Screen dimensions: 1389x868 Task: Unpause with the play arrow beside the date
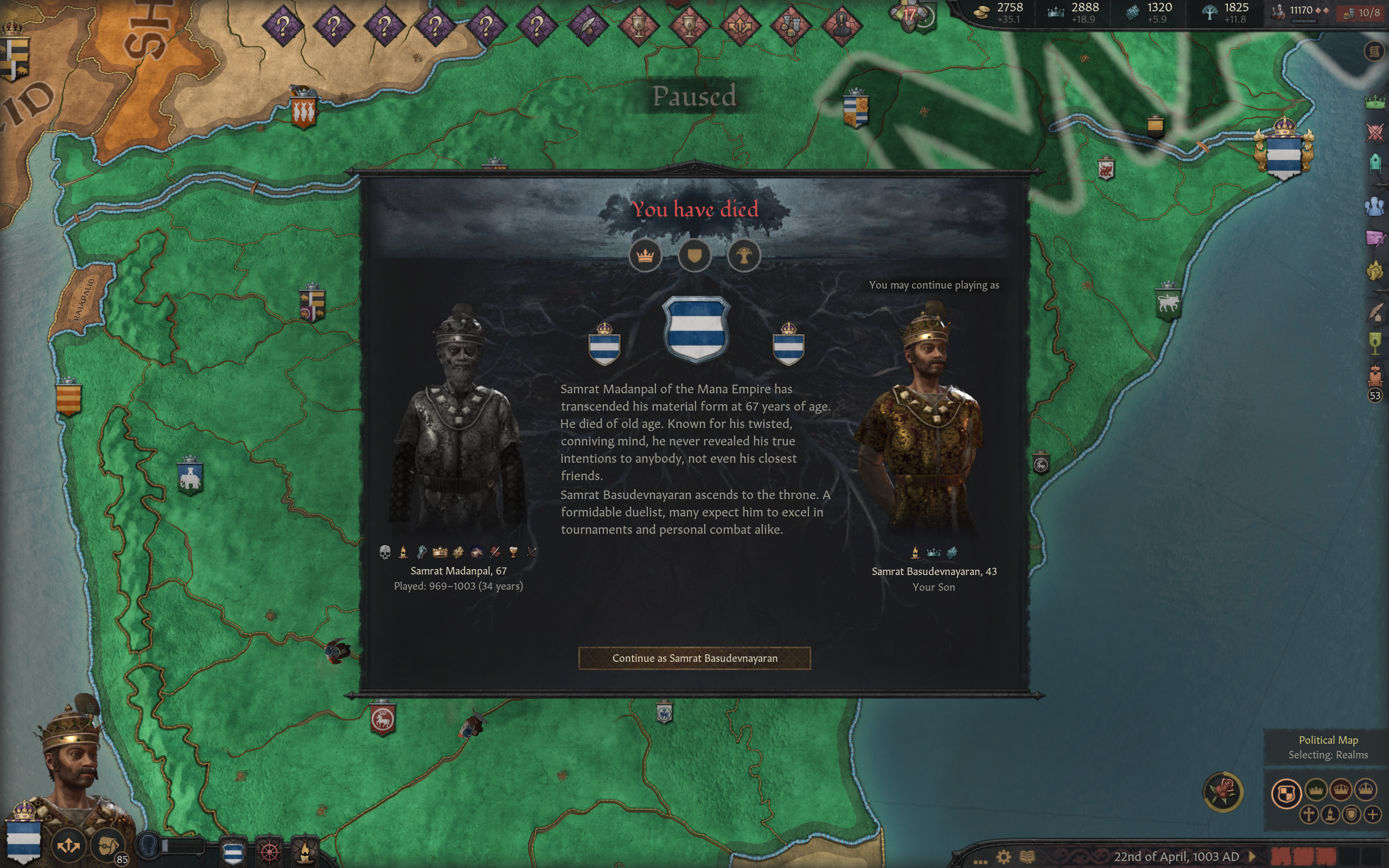tap(1252, 857)
